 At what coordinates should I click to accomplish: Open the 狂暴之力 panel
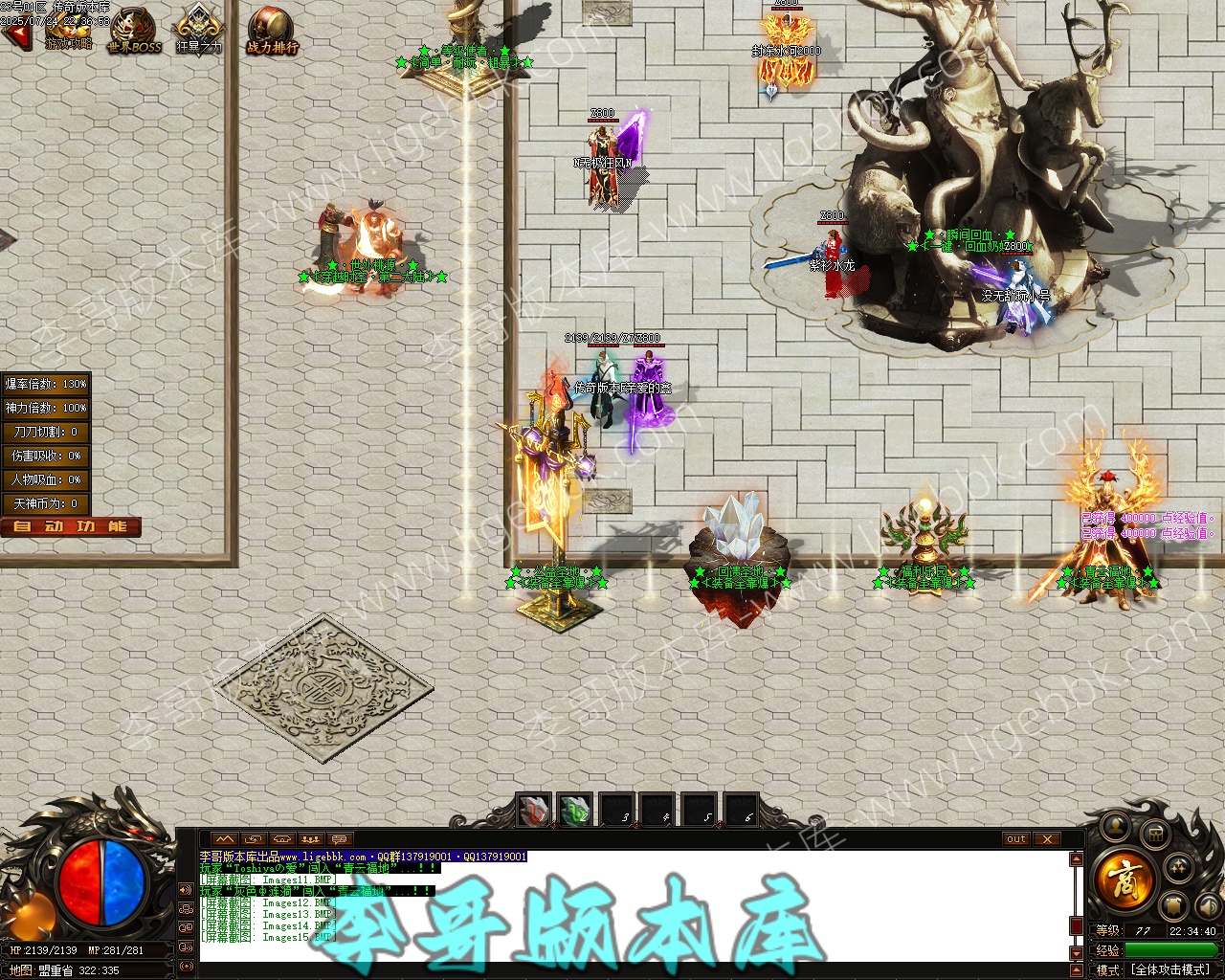click(x=198, y=31)
